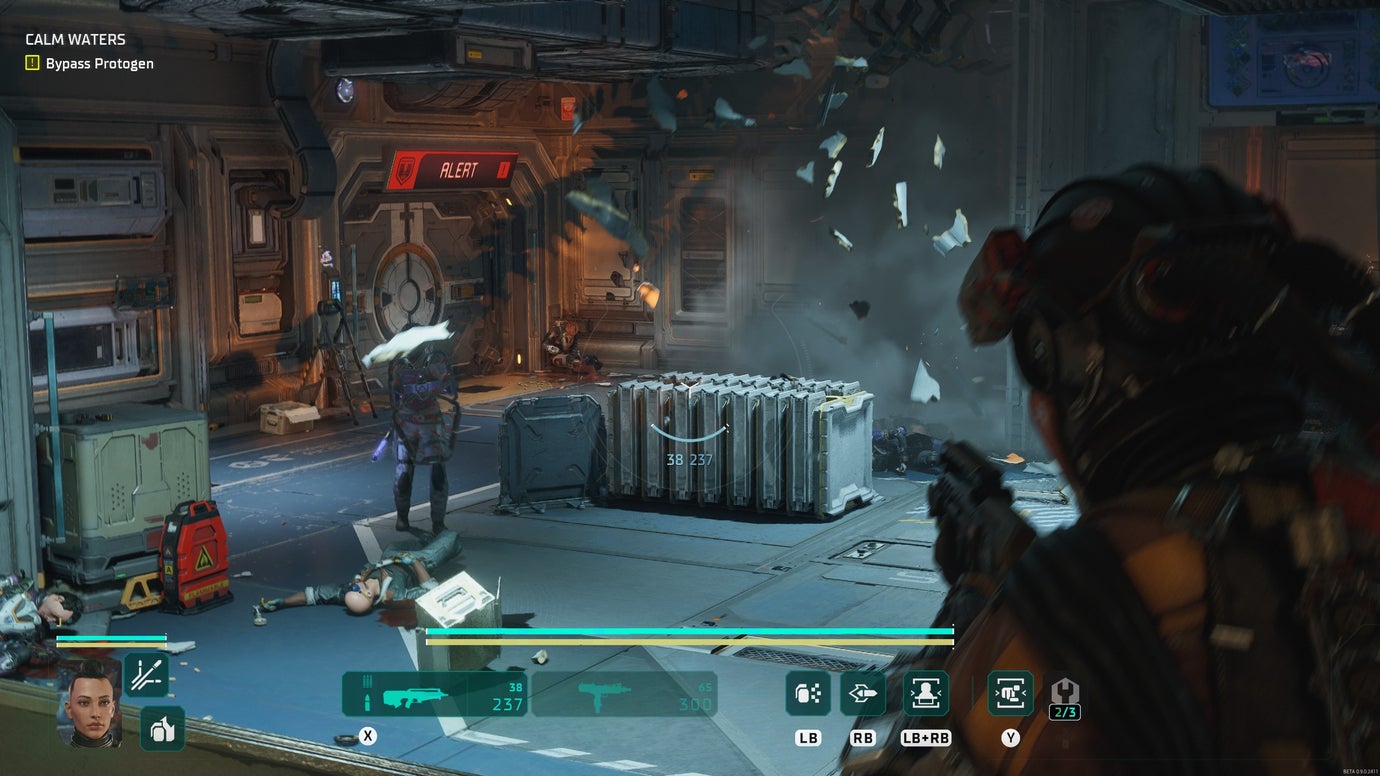This screenshot has width=1380, height=776.
Task: Select the assault rifle weapon slot
Action: pos(434,694)
